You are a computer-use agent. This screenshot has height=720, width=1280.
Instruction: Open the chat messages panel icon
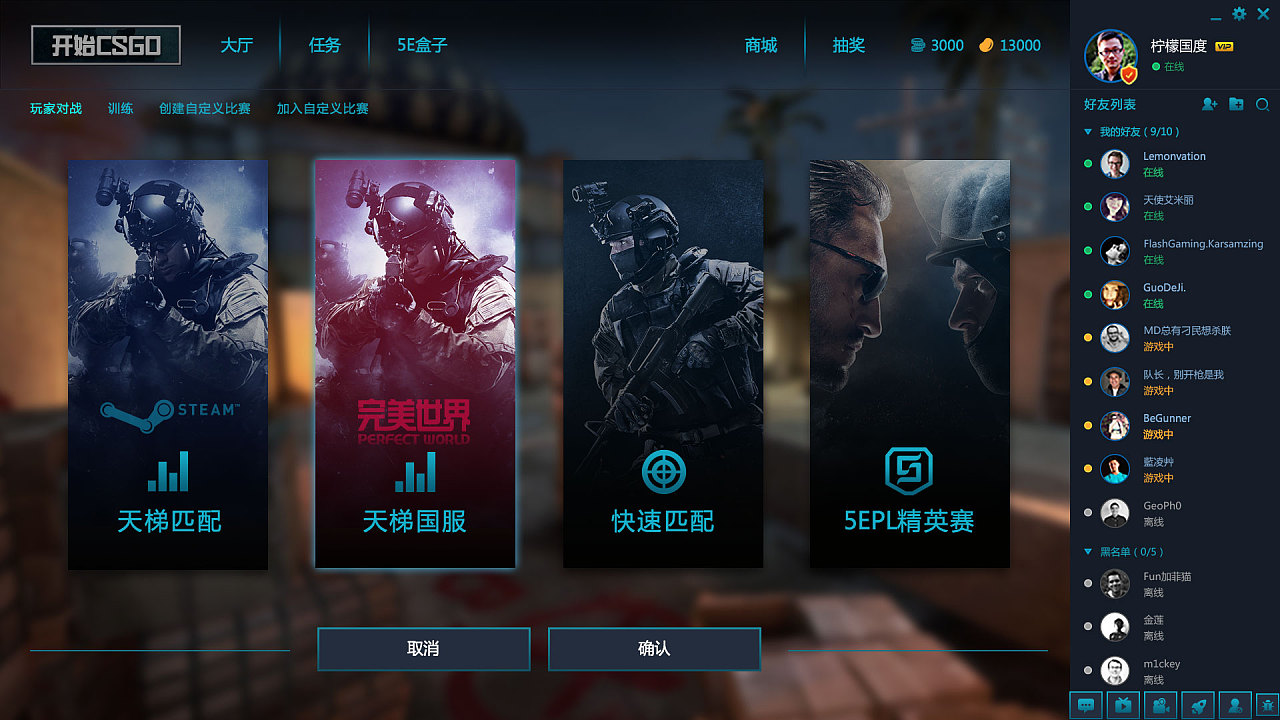click(x=1086, y=705)
